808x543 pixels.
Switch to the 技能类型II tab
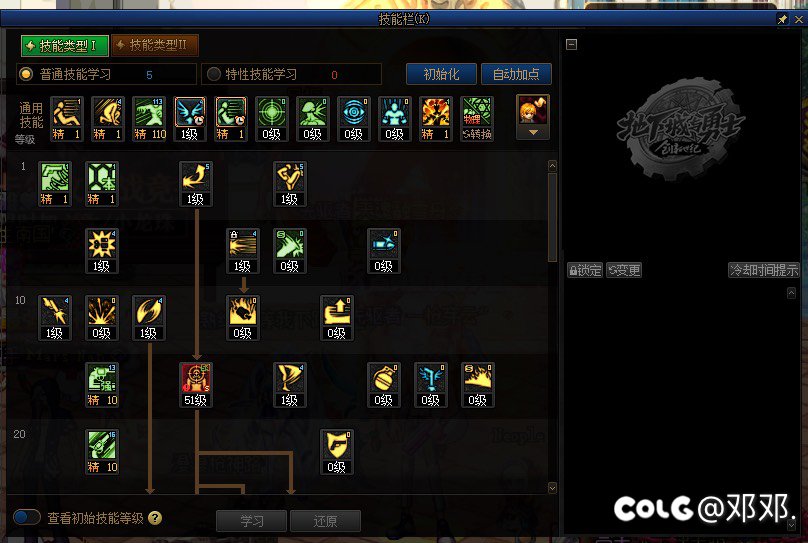pyautogui.click(x=155, y=46)
